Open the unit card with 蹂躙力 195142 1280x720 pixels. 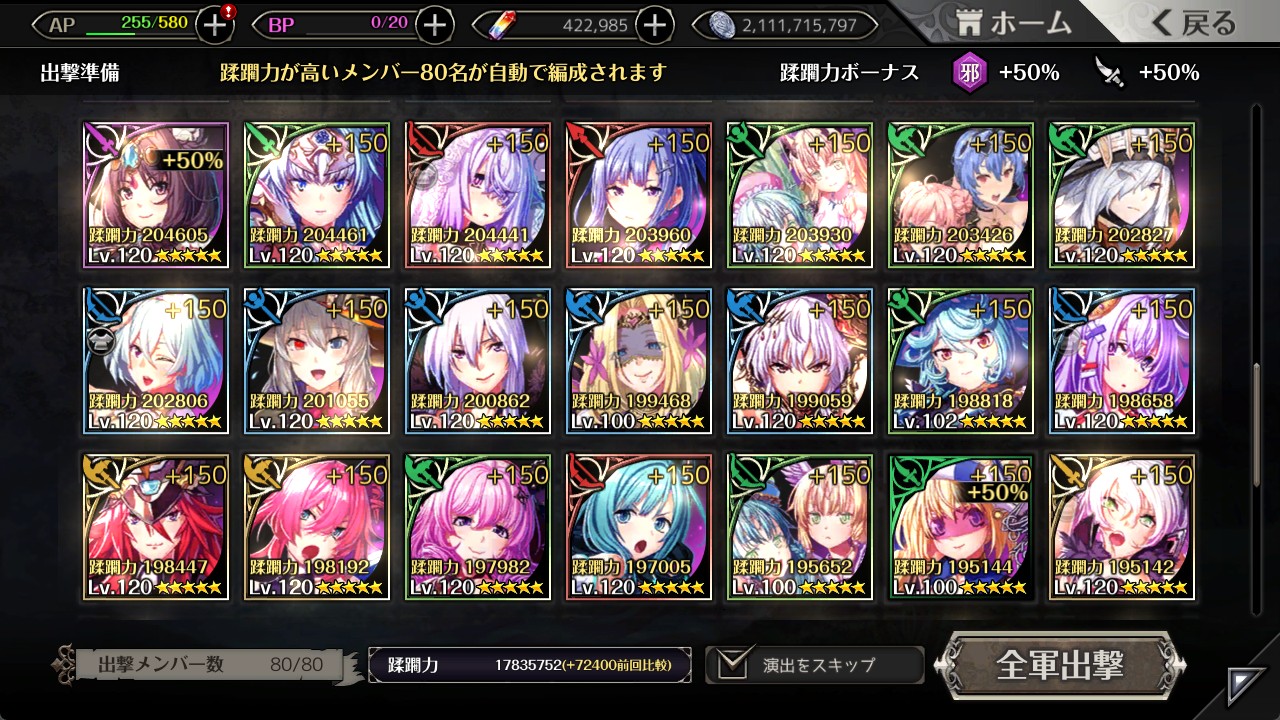click(1121, 527)
